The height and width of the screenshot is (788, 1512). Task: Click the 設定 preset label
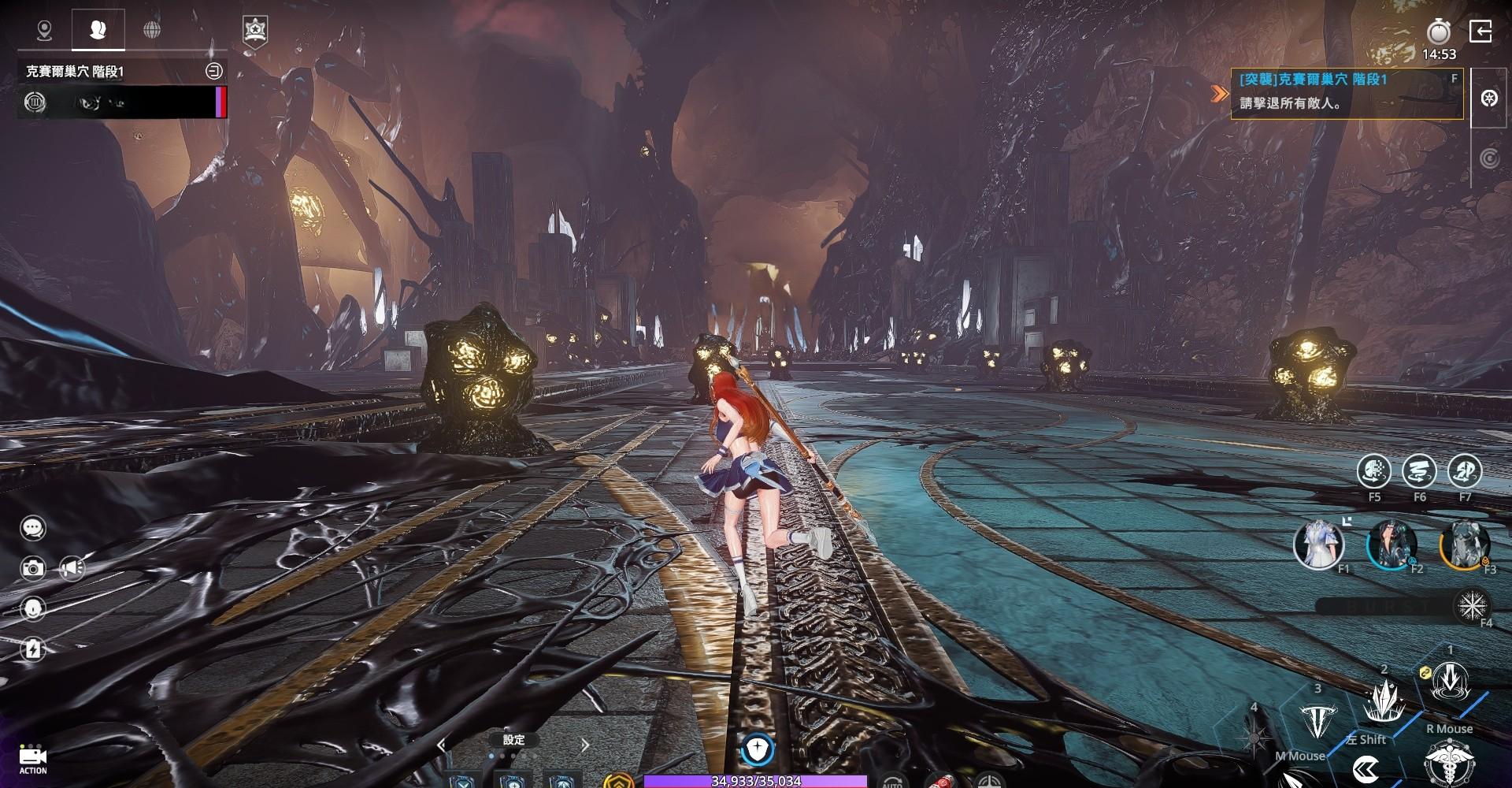[513, 740]
